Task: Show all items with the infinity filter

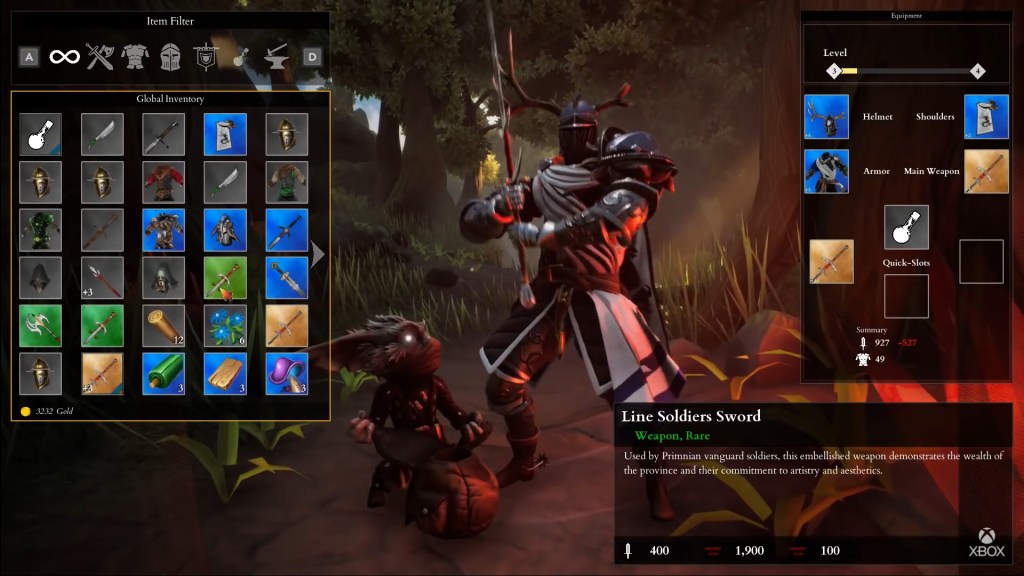Action: point(65,57)
